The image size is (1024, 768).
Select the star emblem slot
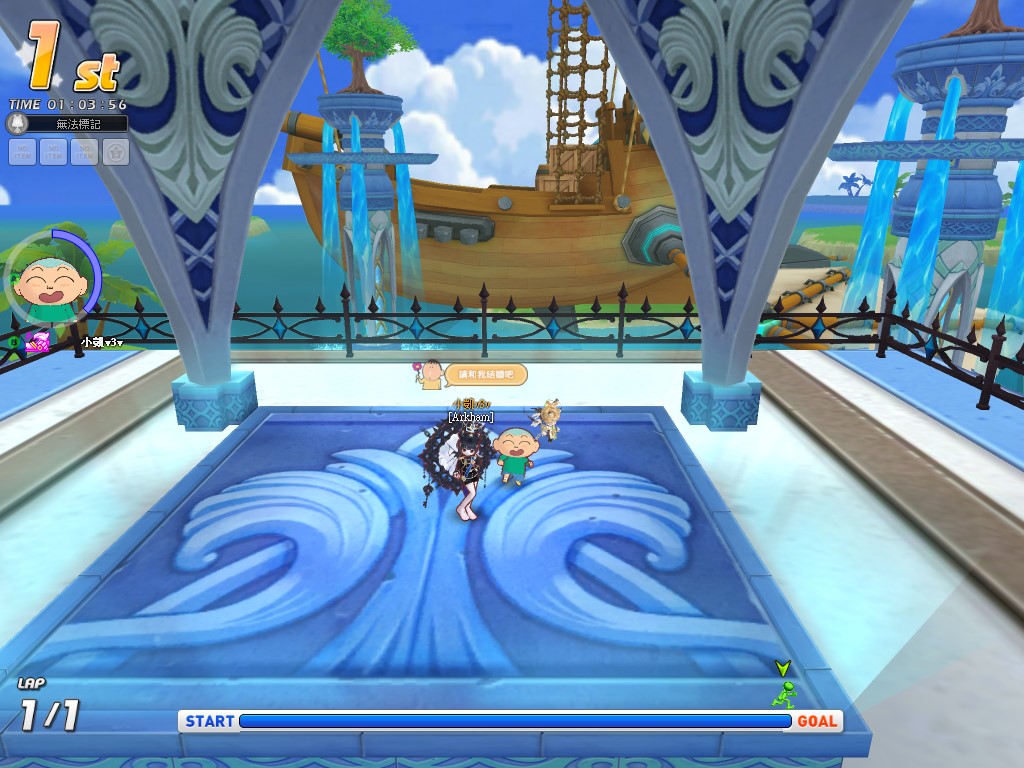pos(116,153)
